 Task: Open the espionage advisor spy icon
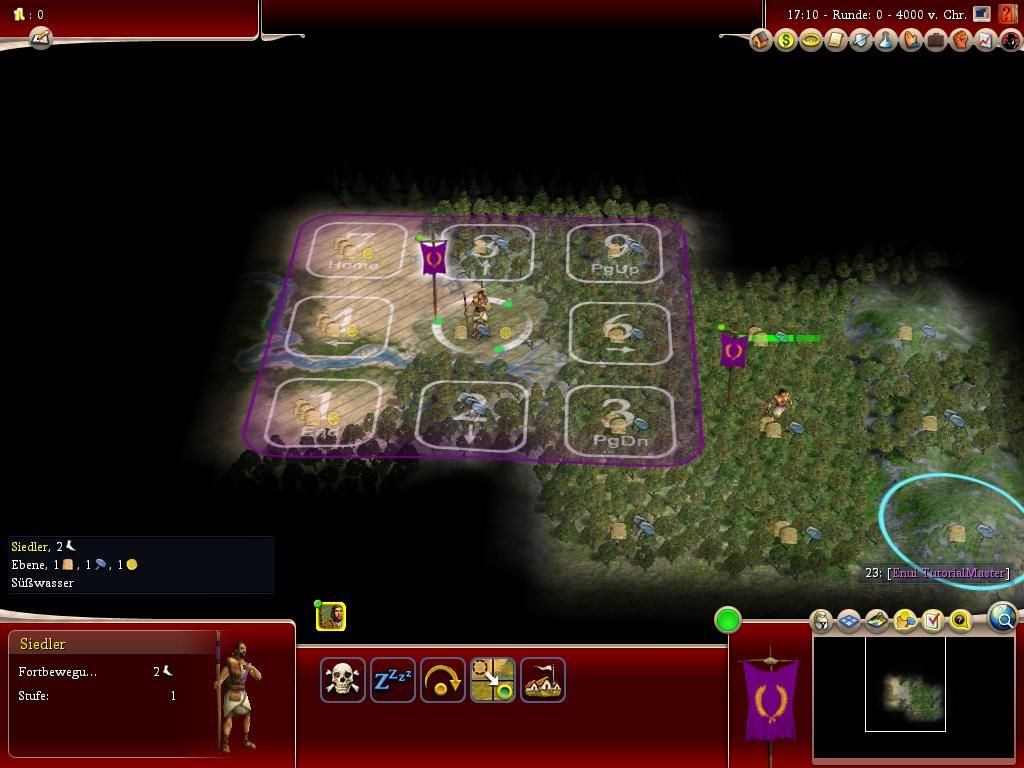(x=1011, y=41)
